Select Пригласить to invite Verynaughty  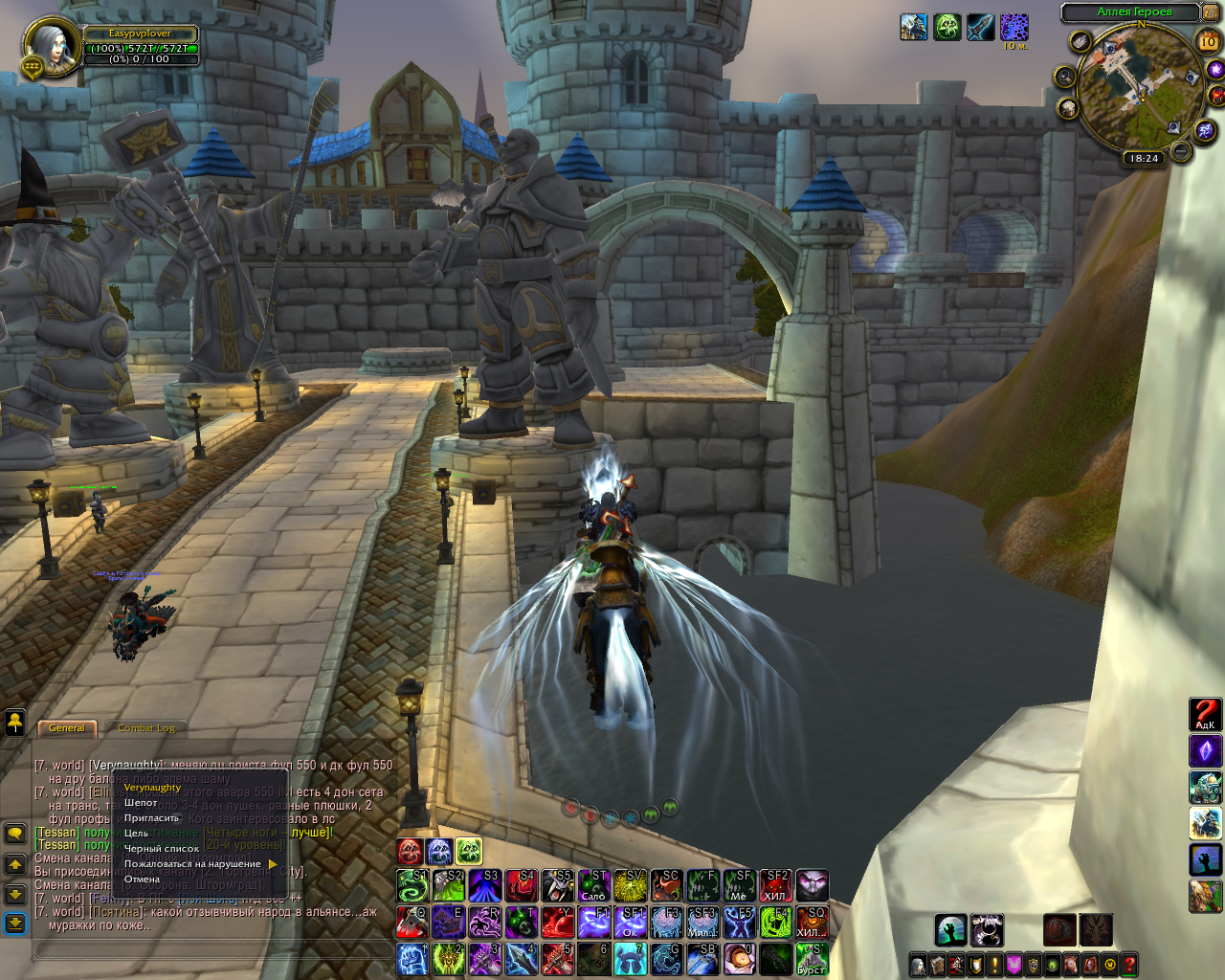[151, 818]
